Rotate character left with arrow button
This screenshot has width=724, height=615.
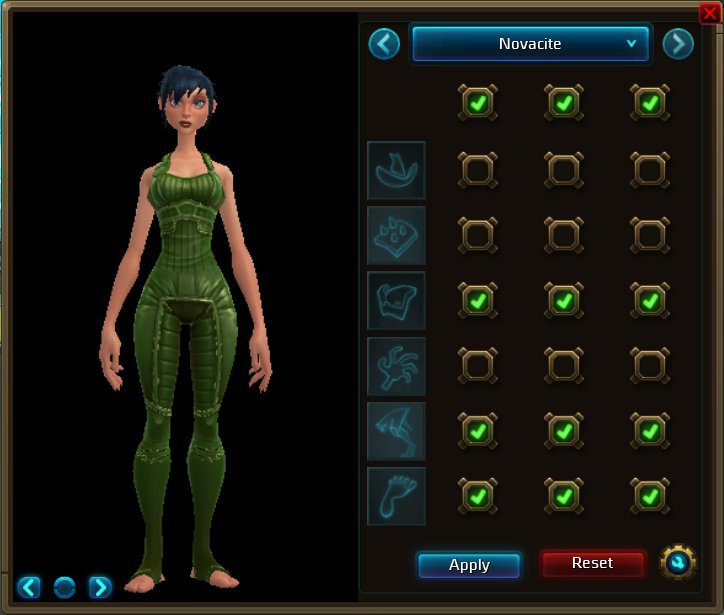pos(29,587)
